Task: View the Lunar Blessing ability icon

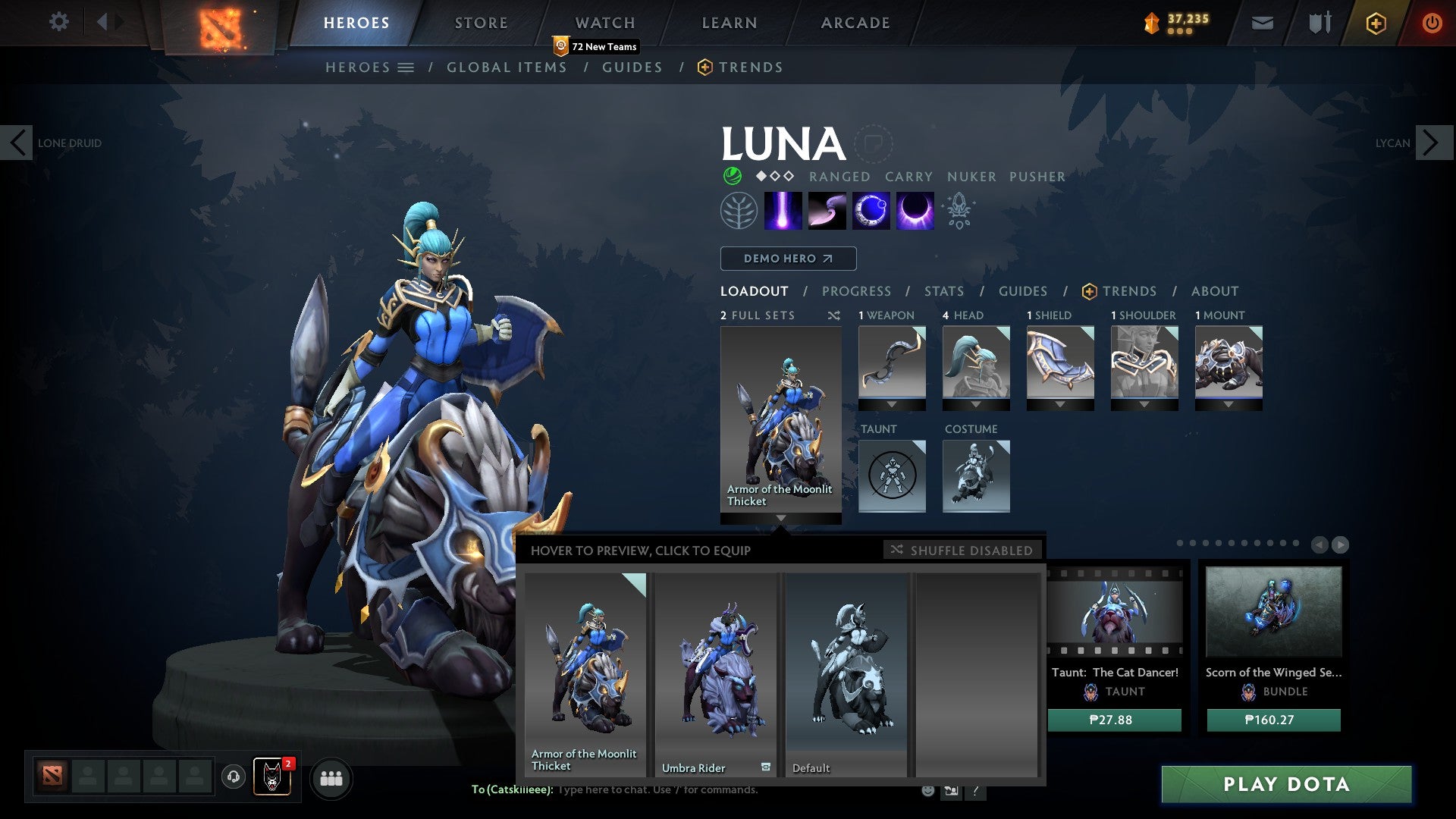Action: coord(870,211)
